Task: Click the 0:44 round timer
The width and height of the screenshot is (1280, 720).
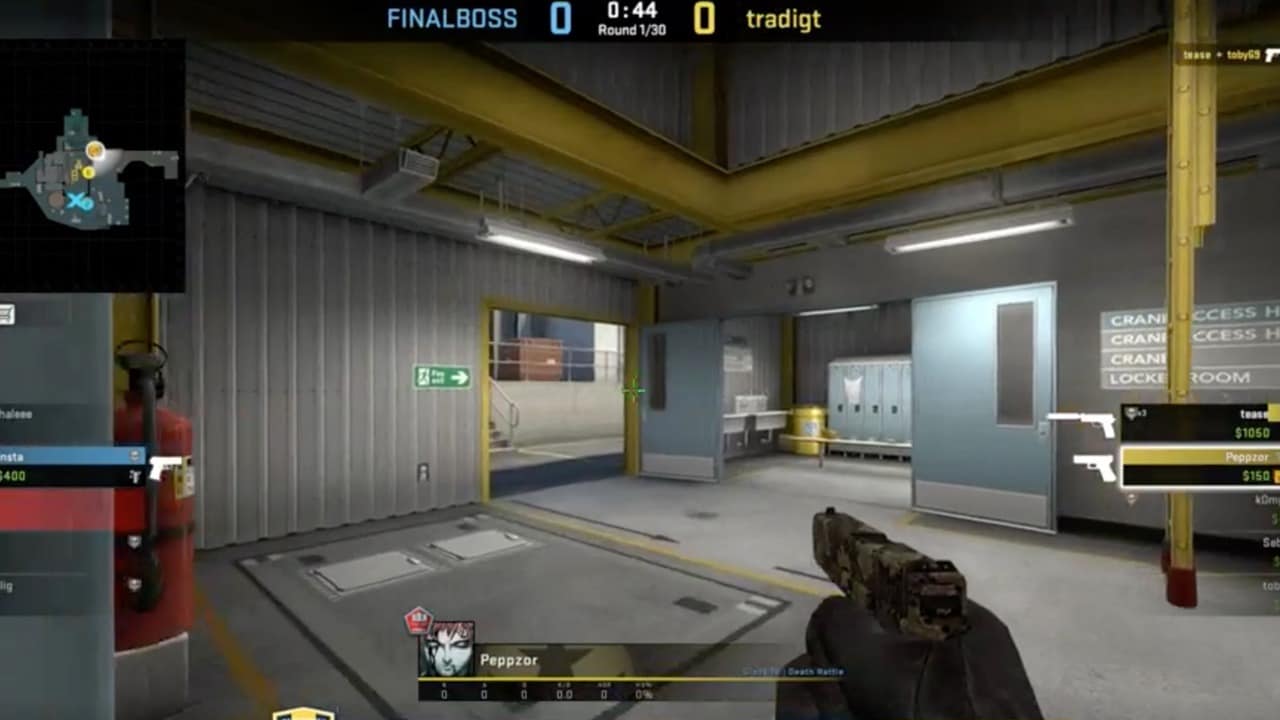Action: coord(630,13)
